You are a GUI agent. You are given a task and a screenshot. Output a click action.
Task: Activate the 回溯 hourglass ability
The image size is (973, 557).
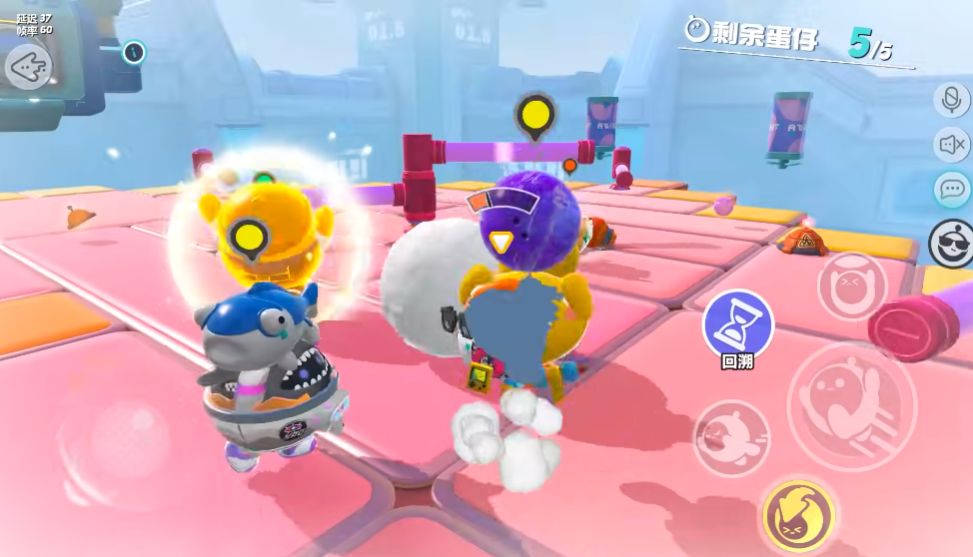pyautogui.click(x=738, y=324)
